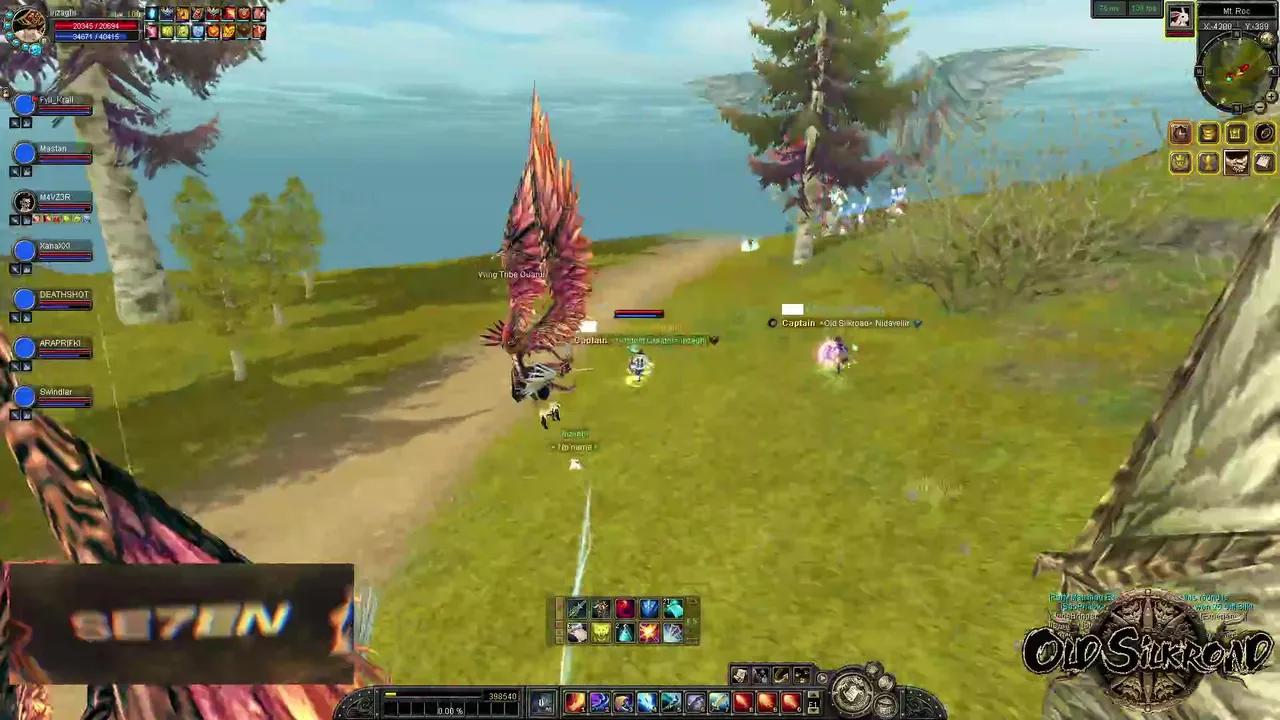Switch quickslot page with the F1 selector
Image resolution: width=1280 pixels, height=720 pixels.
[812, 701]
